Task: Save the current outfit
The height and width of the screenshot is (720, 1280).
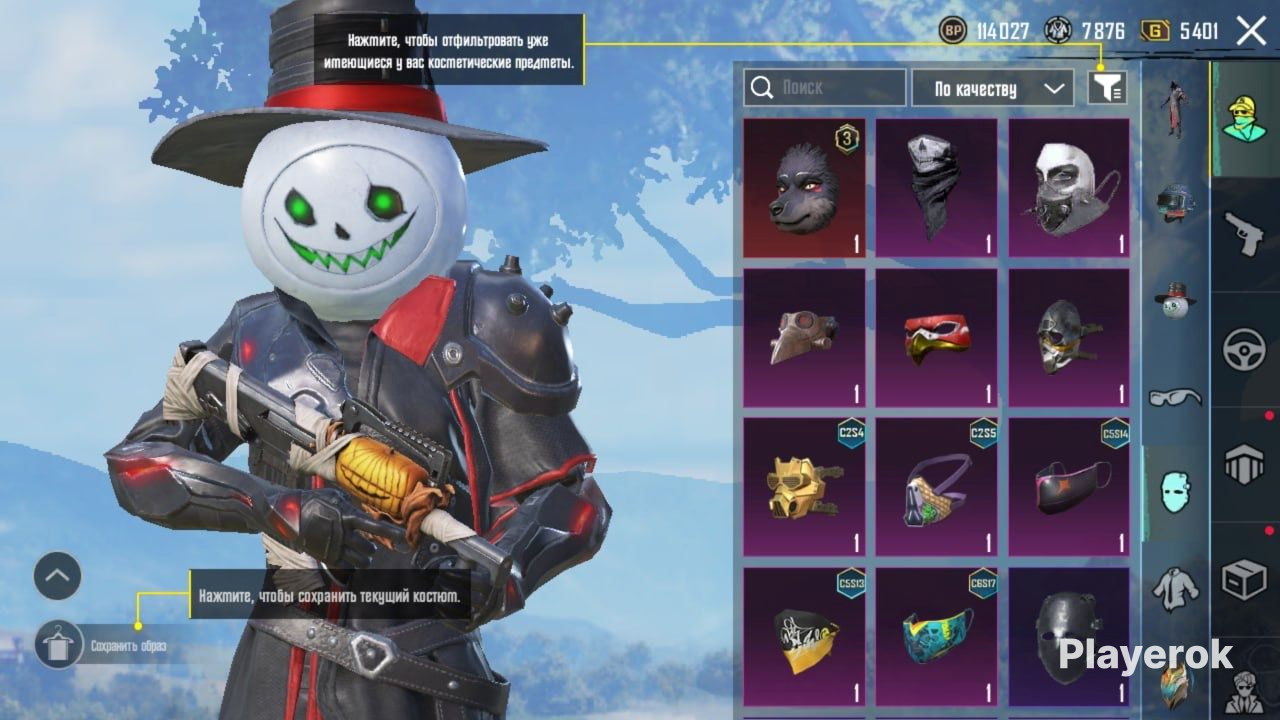Action: pos(59,645)
